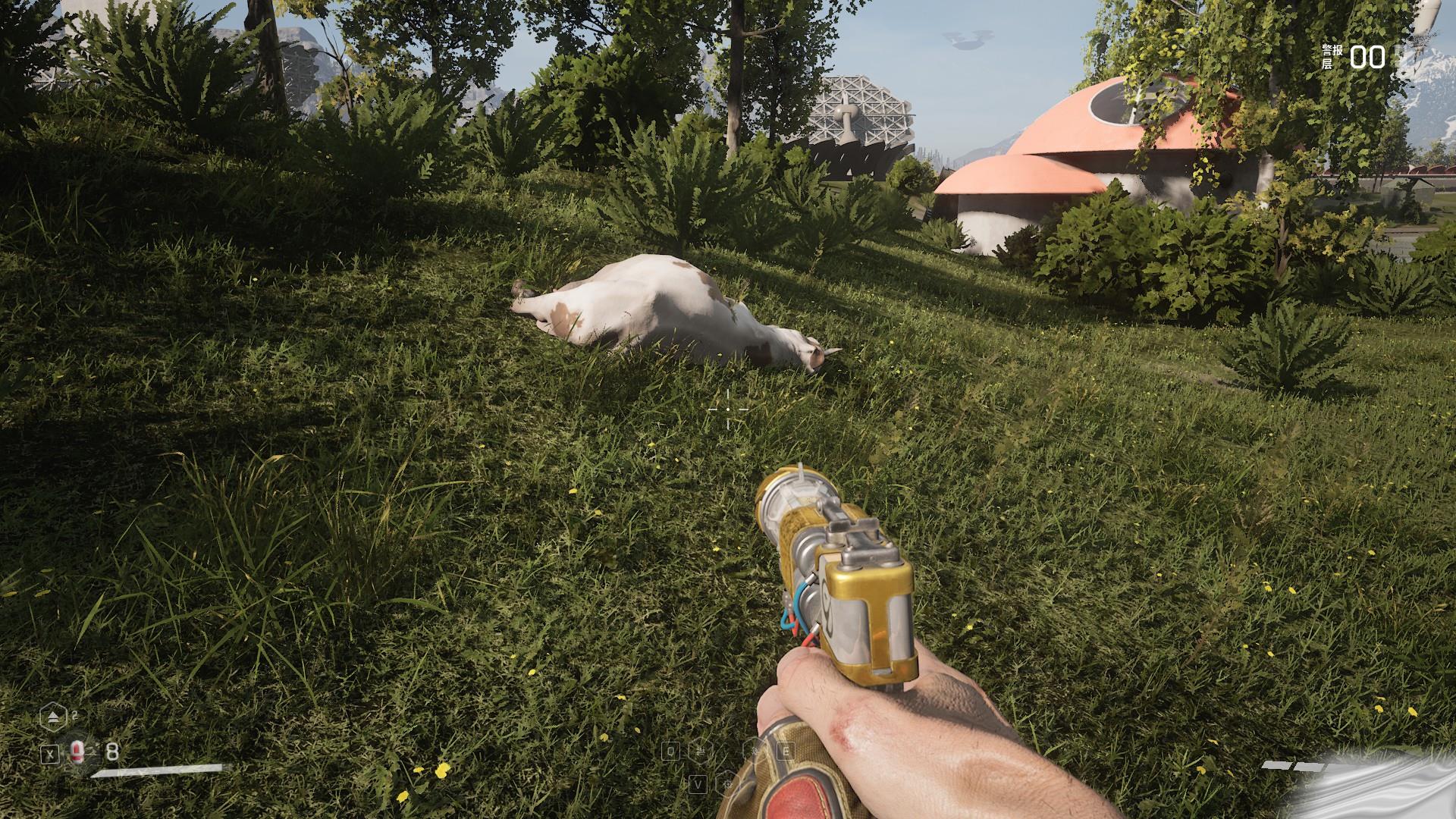This screenshot has width=1456, height=819.
Task: Click the hexagon icon with double up arrows
Action: [x=52, y=715]
